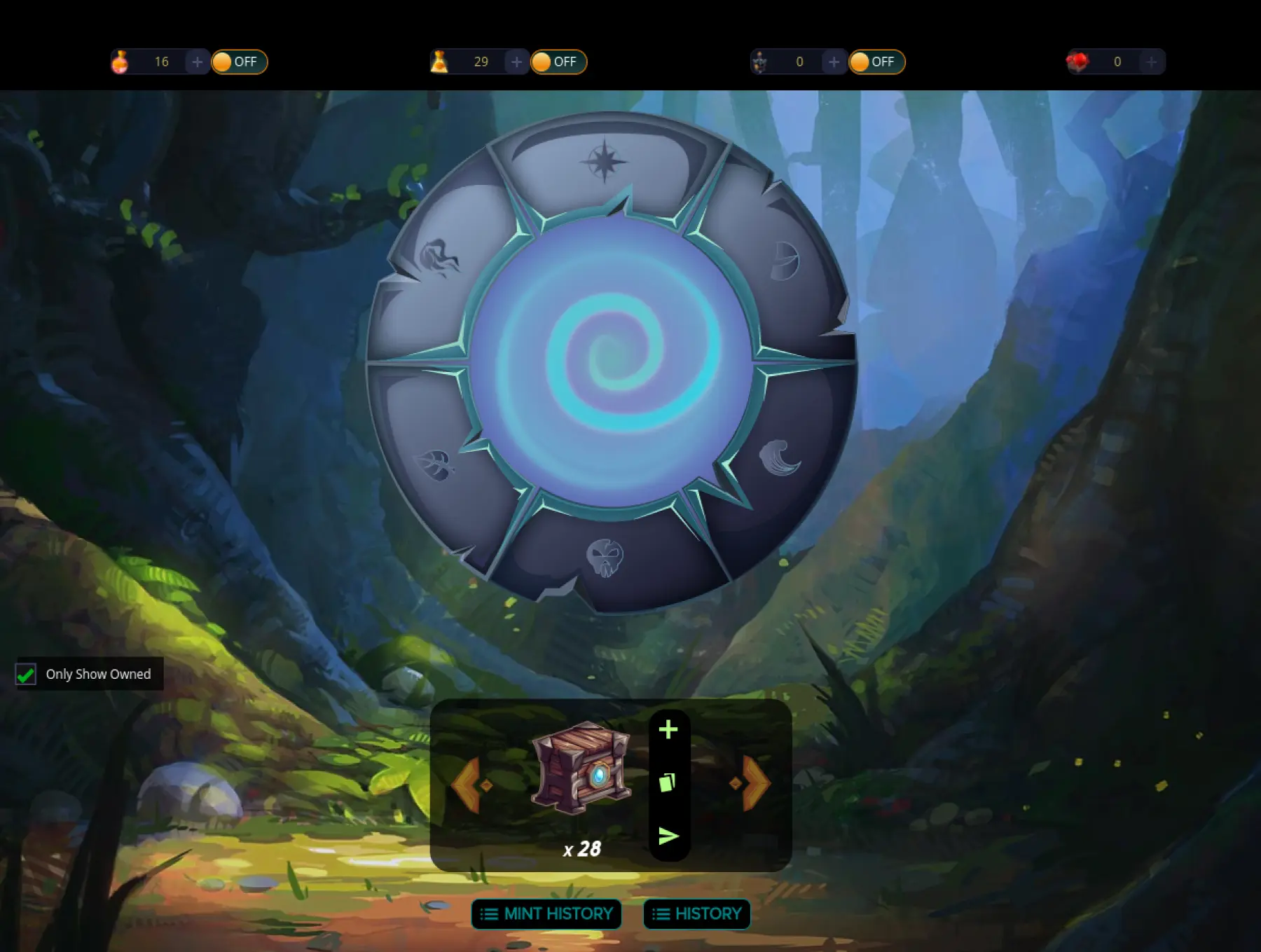Screen dimensions: 1261x952
Task: Open the HISTORY list
Action: (696, 913)
